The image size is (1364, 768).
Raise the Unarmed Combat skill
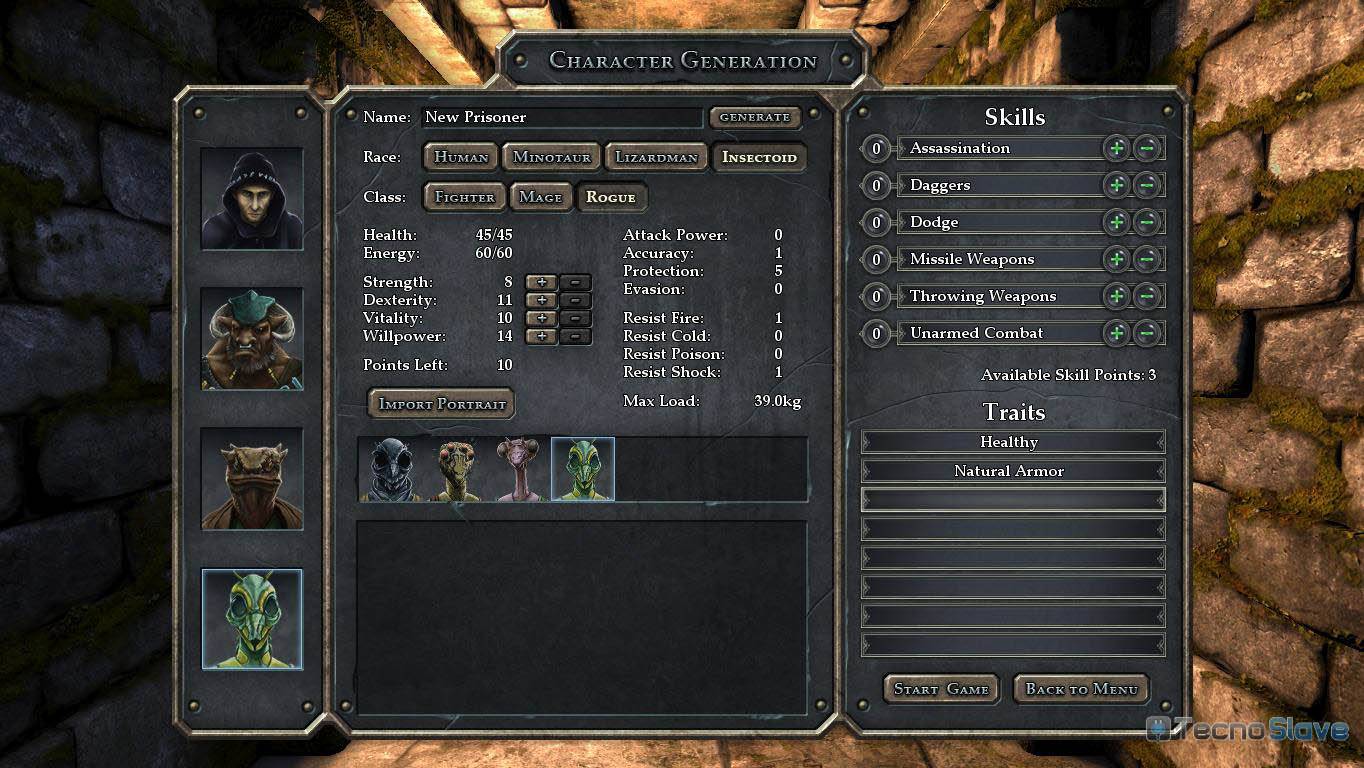(1117, 333)
